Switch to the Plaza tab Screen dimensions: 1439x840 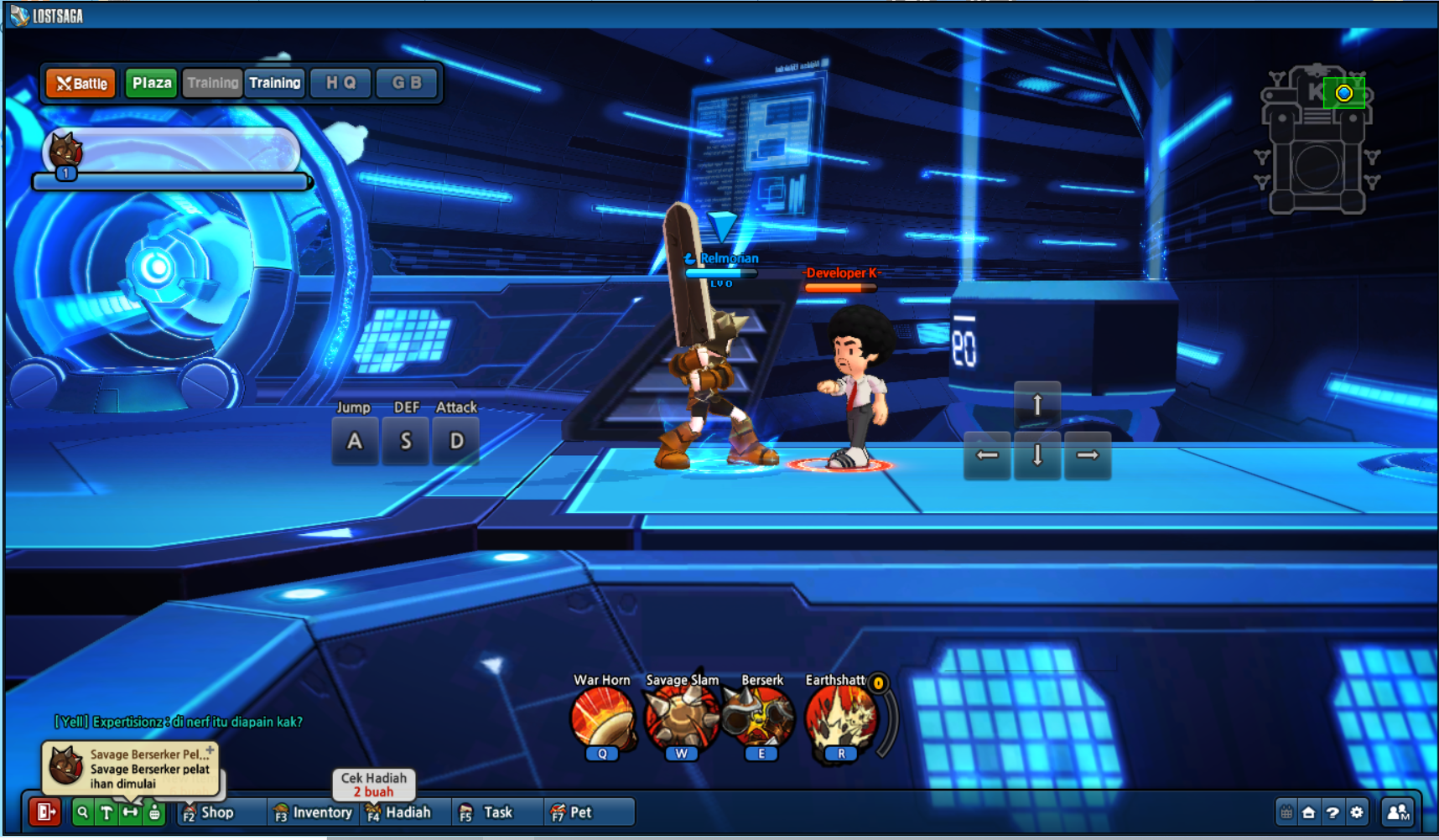click(x=152, y=83)
